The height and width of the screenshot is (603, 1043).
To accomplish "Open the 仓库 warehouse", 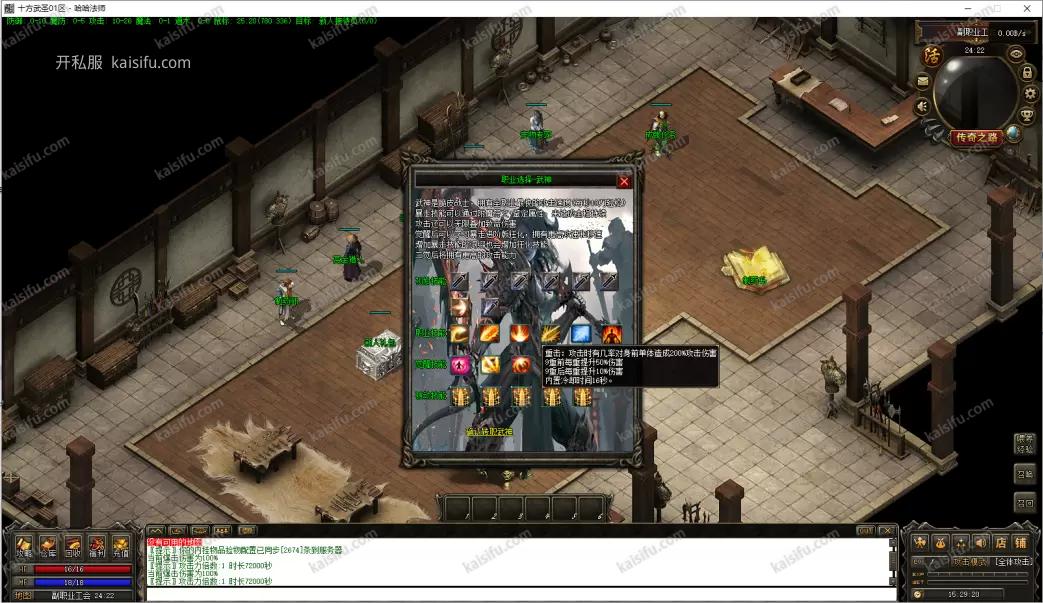I will pos(48,546).
